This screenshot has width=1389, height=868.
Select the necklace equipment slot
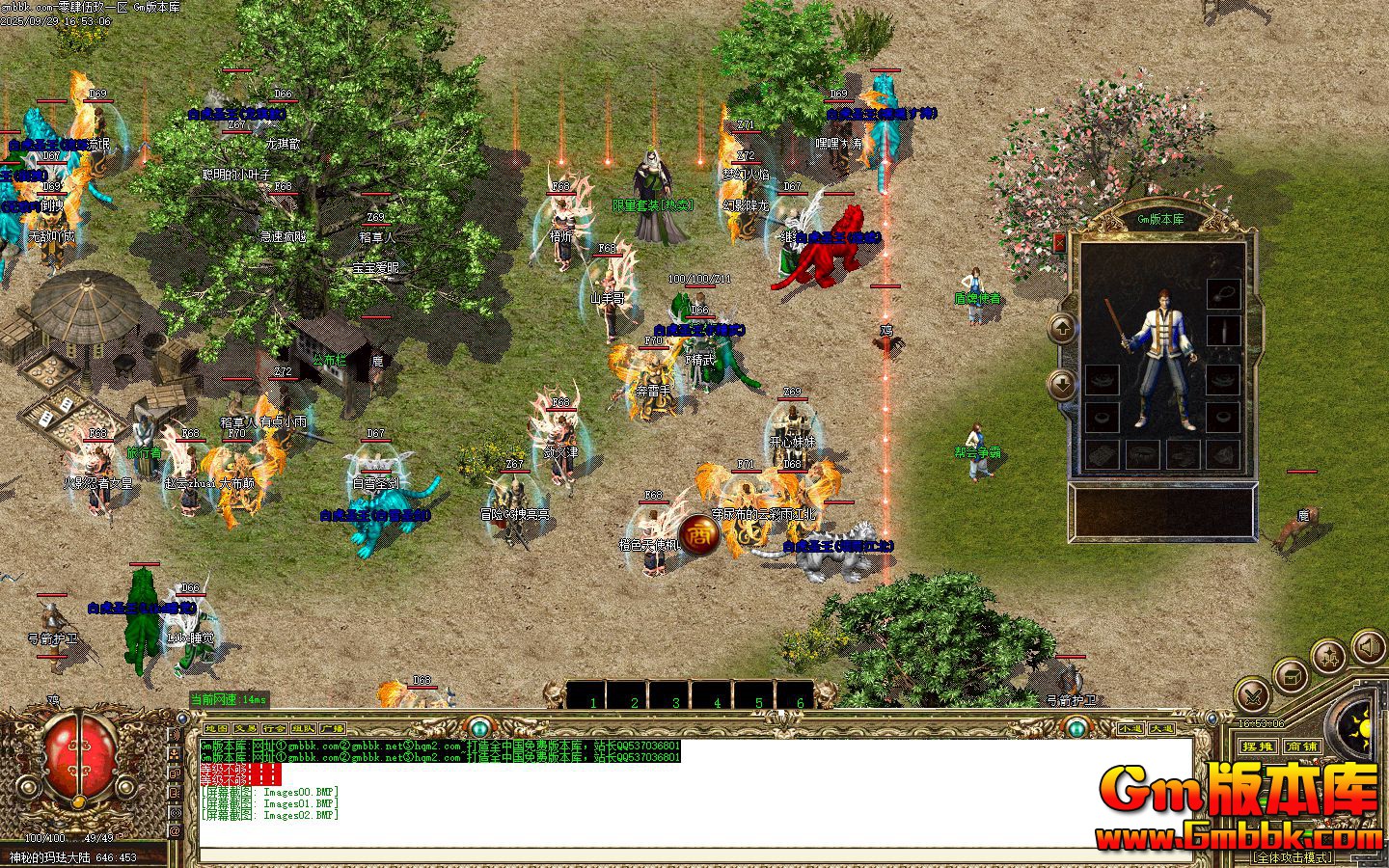coord(1223,292)
